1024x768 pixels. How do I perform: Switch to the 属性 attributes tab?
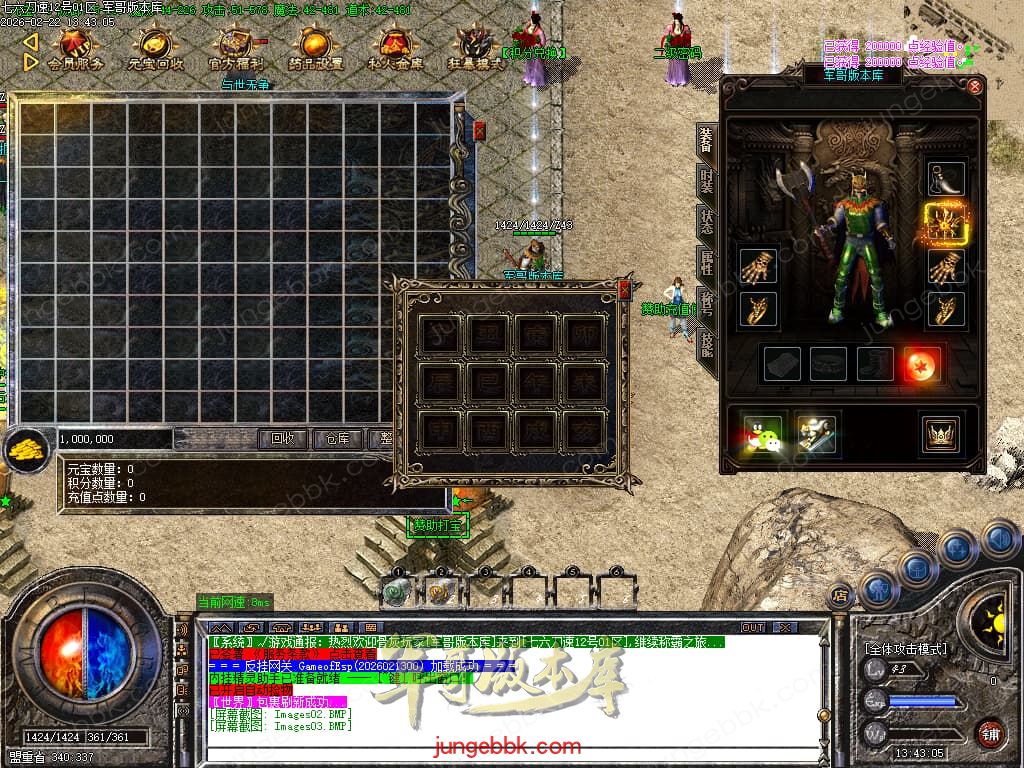pyautogui.click(x=707, y=263)
